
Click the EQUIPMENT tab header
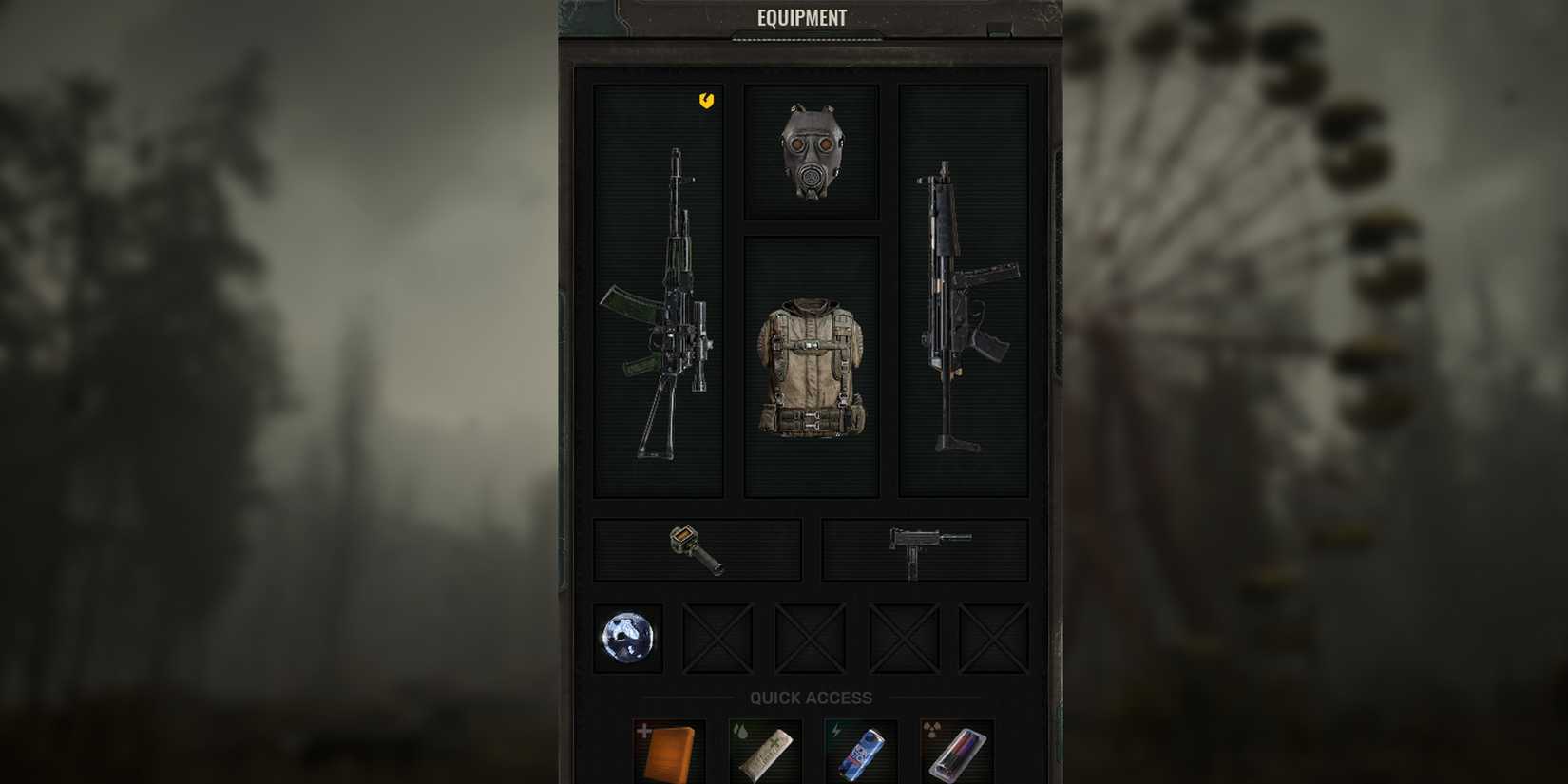[801, 17]
